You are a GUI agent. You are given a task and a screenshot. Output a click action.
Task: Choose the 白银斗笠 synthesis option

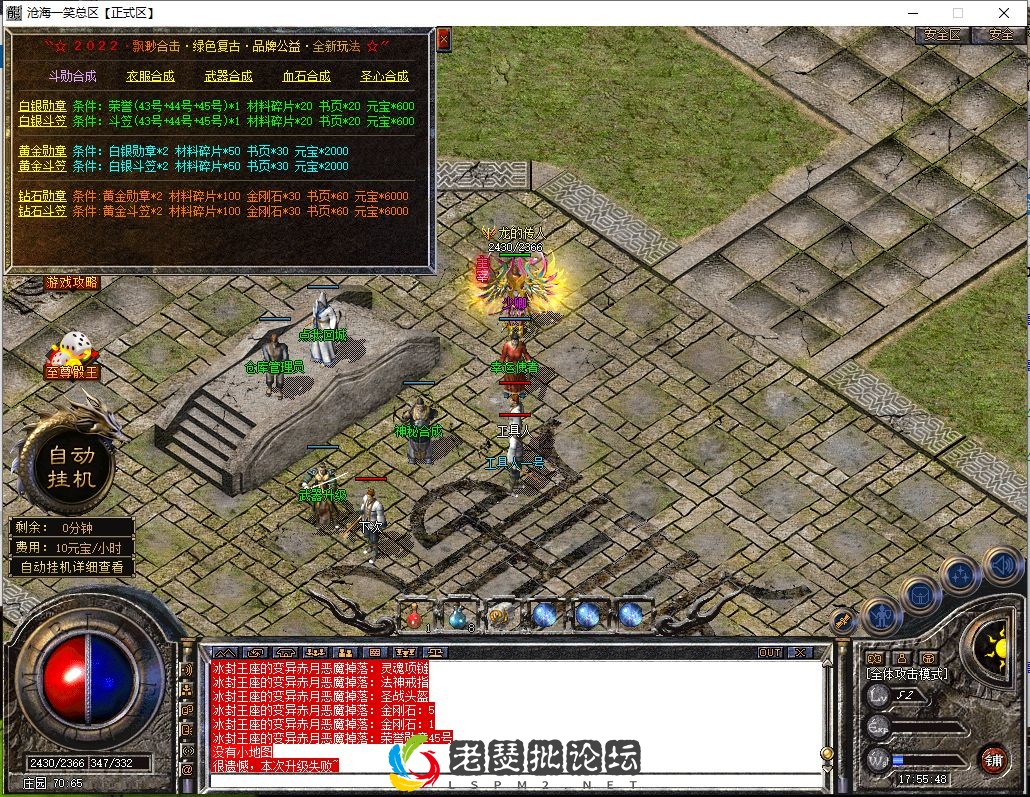pos(42,121)
